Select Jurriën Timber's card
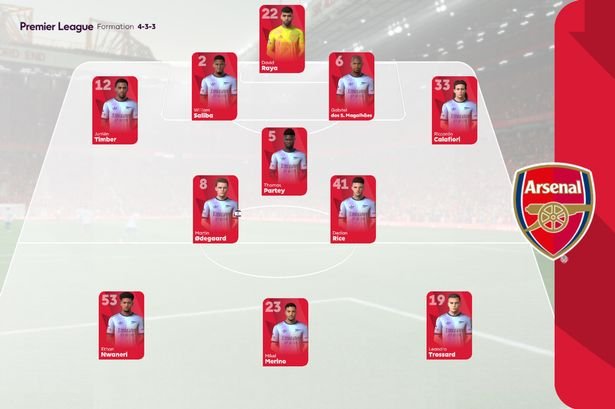The width and height of the screenshot is (615, 409). [115, 110]
